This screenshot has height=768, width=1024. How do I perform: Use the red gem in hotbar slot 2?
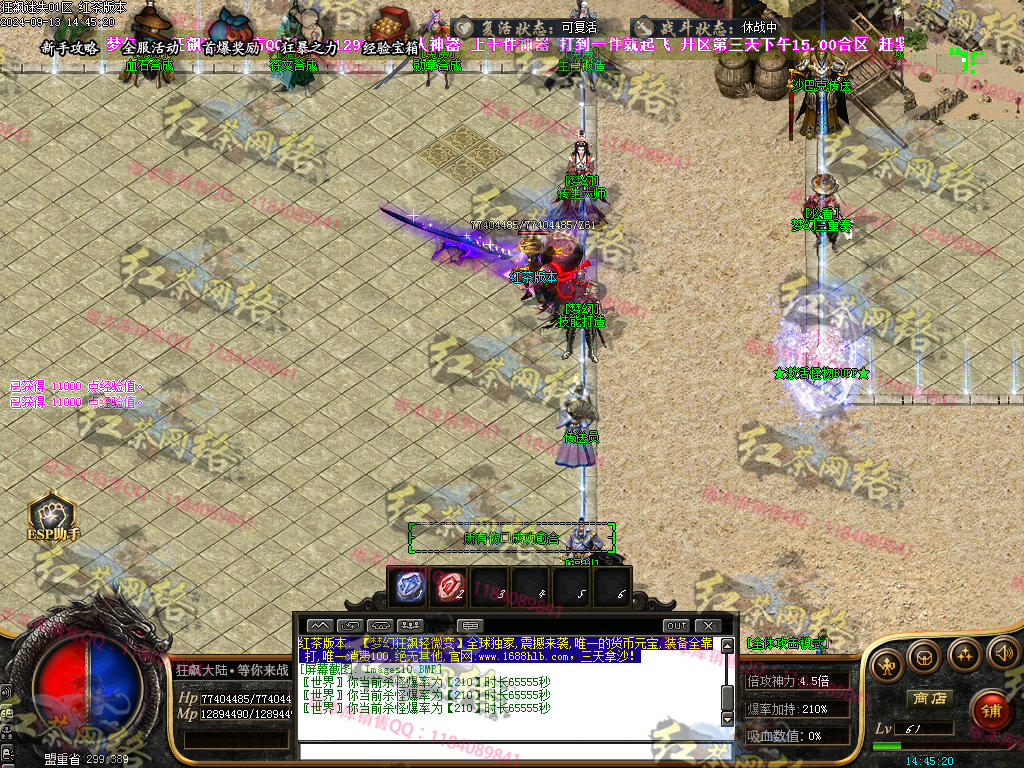[x=451, y=586]
